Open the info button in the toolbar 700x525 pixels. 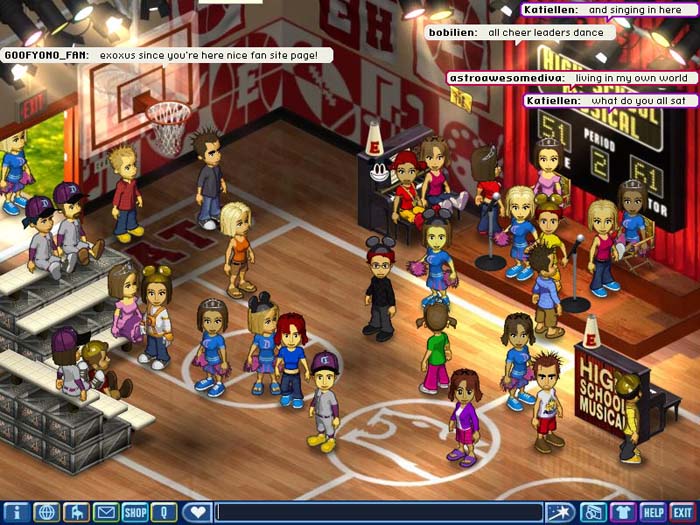(x=15, y=513)
